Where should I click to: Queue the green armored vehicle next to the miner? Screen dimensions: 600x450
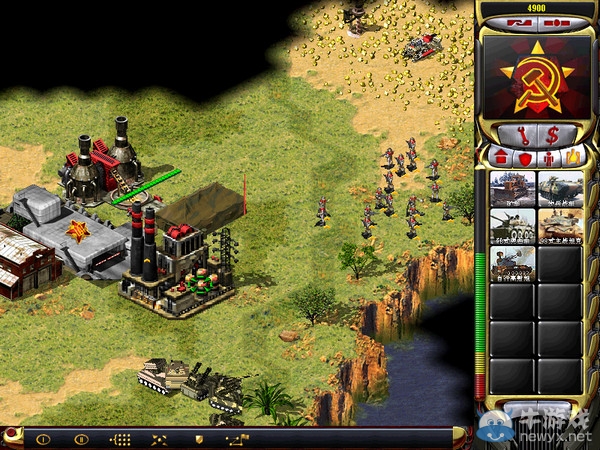(x=560, y=188)
